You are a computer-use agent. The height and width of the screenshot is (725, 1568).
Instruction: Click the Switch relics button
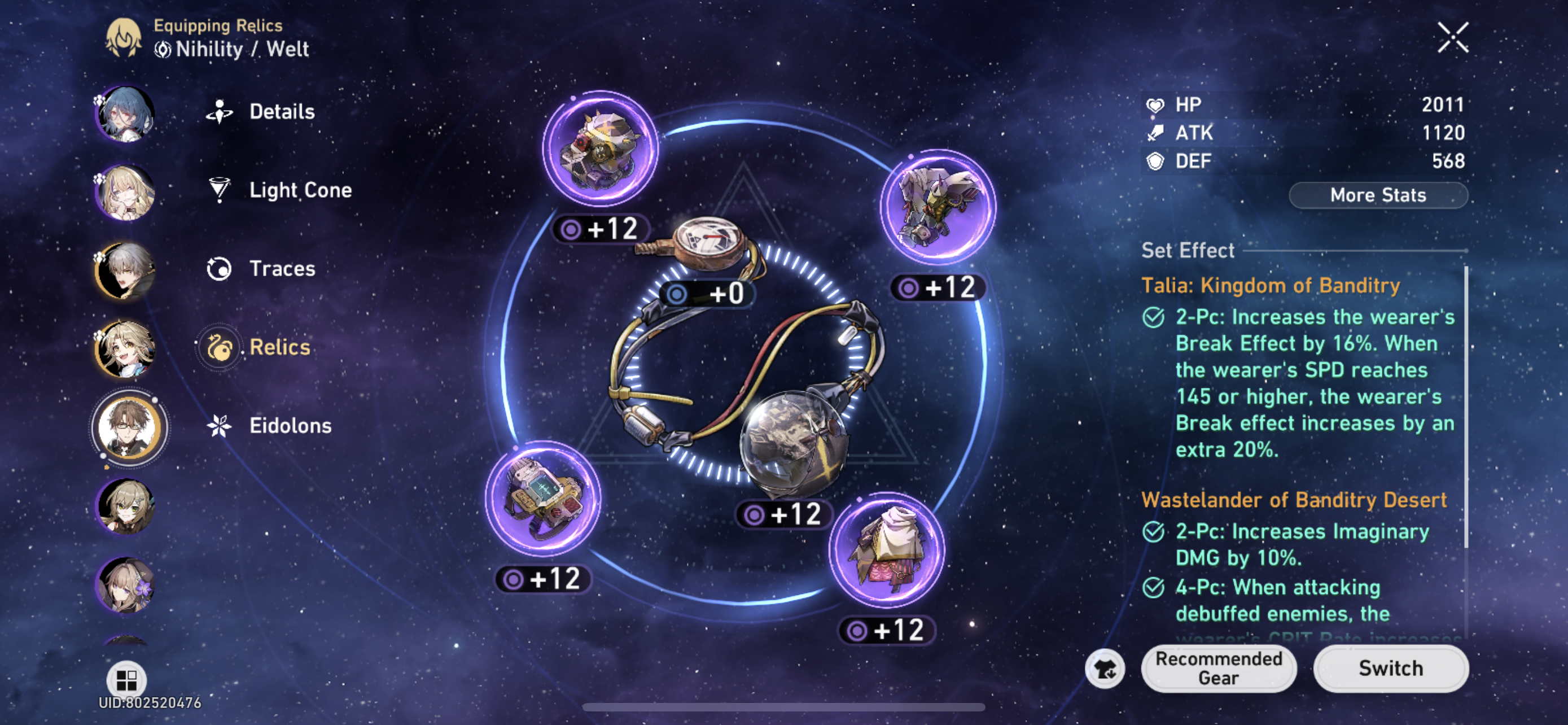[x=1390, y=668]
